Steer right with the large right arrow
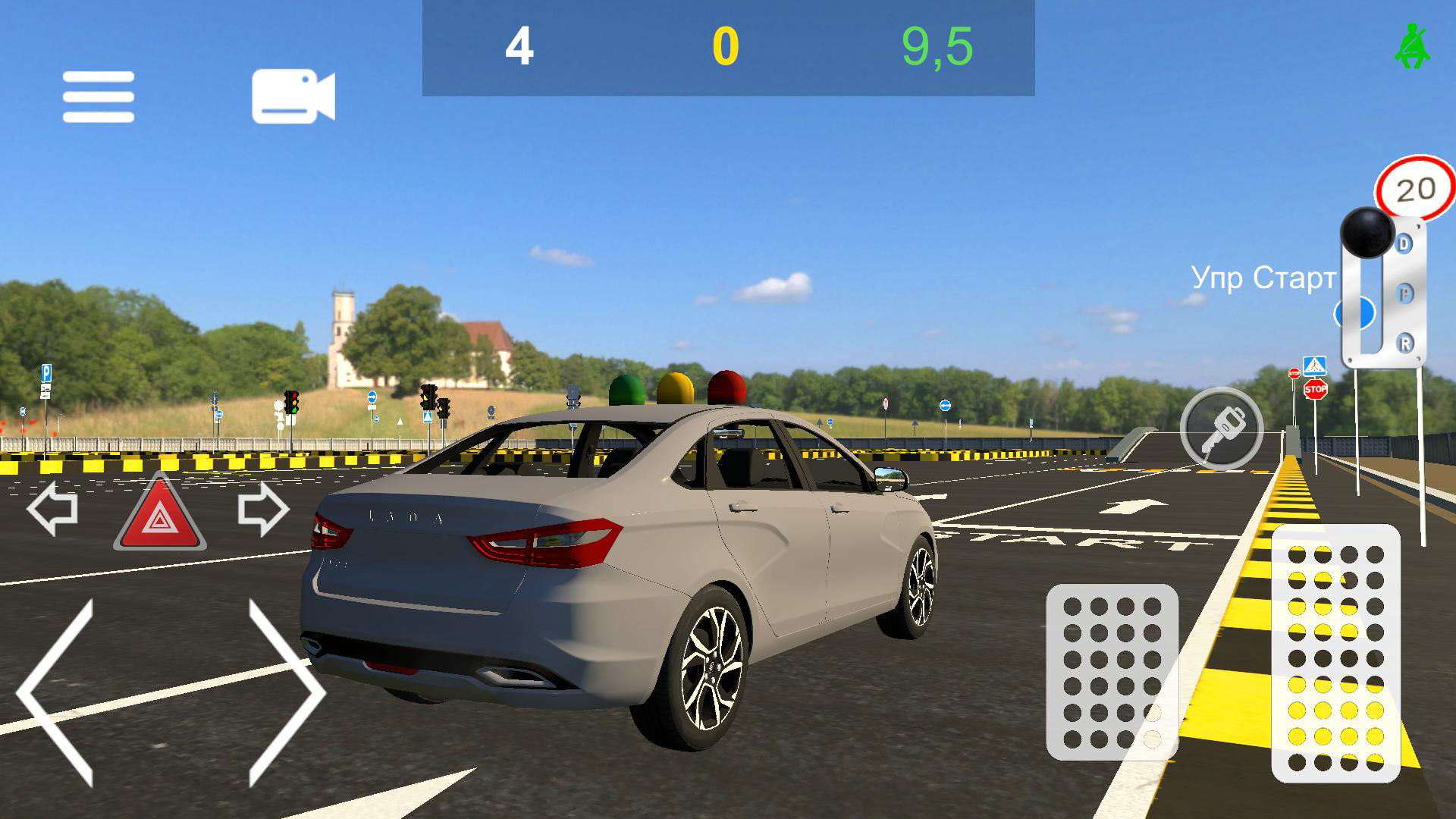1456x819 pixels. coord(285,692)
